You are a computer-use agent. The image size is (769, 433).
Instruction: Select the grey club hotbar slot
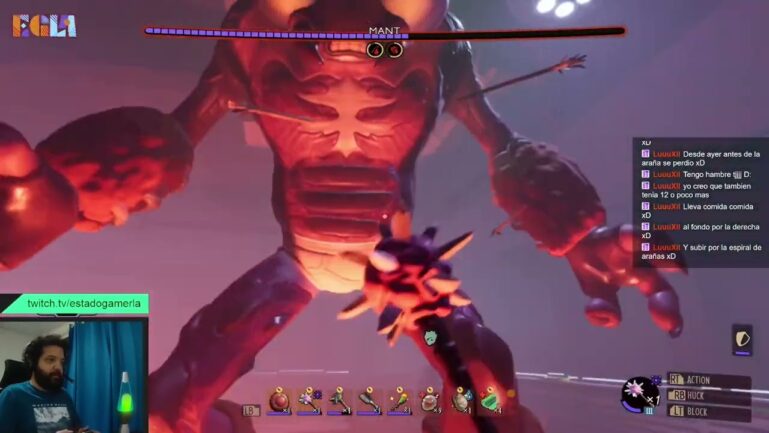coord(369,400)
